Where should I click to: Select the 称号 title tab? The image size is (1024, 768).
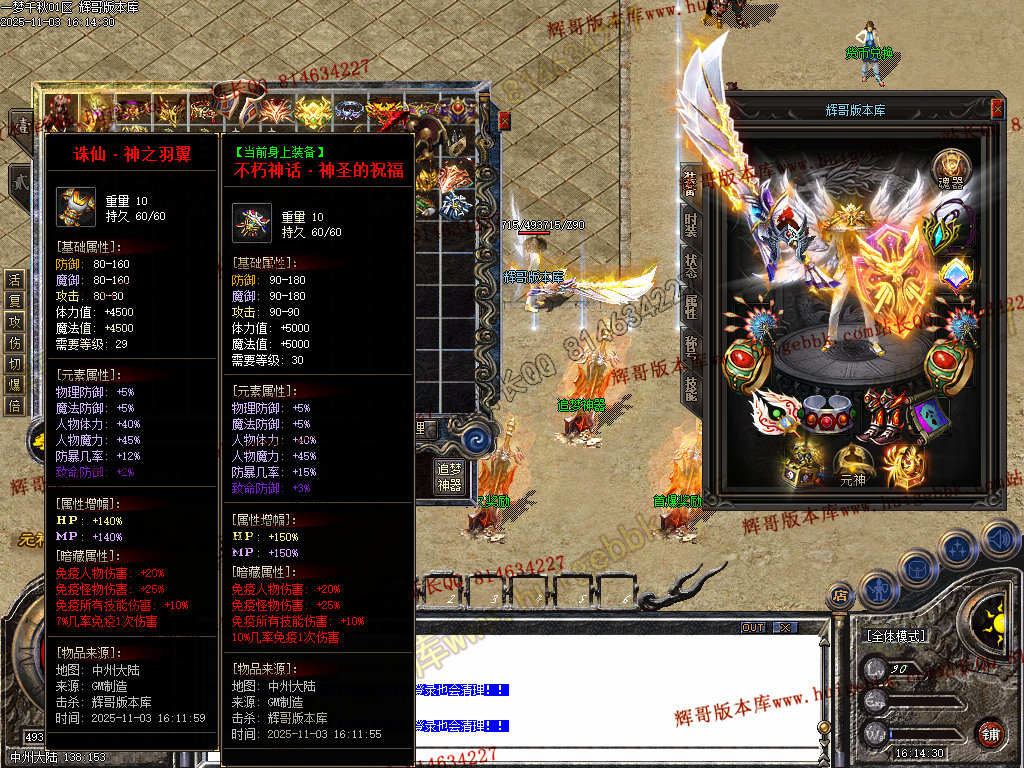[x=691, y=347]
